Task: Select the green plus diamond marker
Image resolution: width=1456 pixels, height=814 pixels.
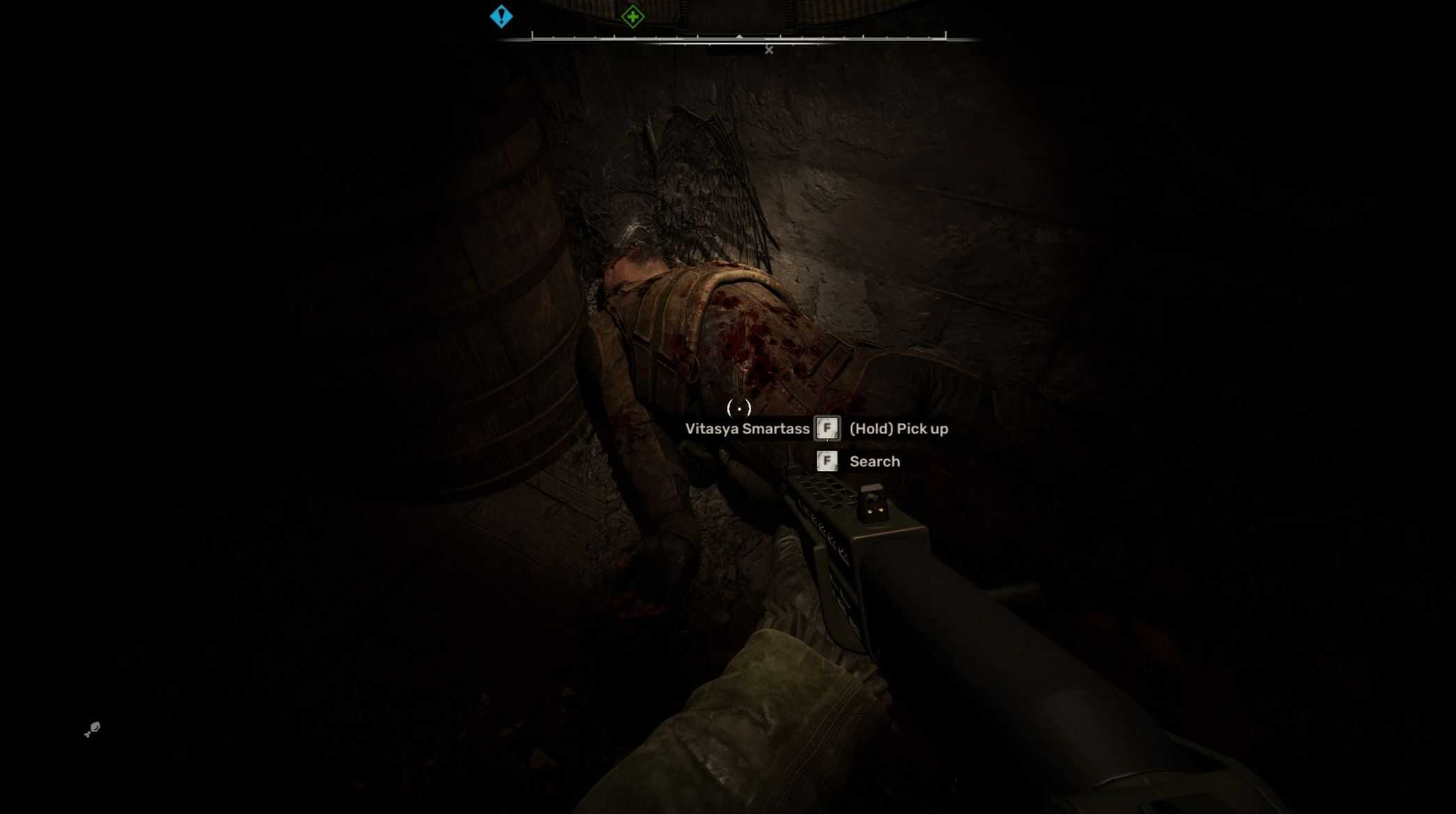Action: point(633,16)
